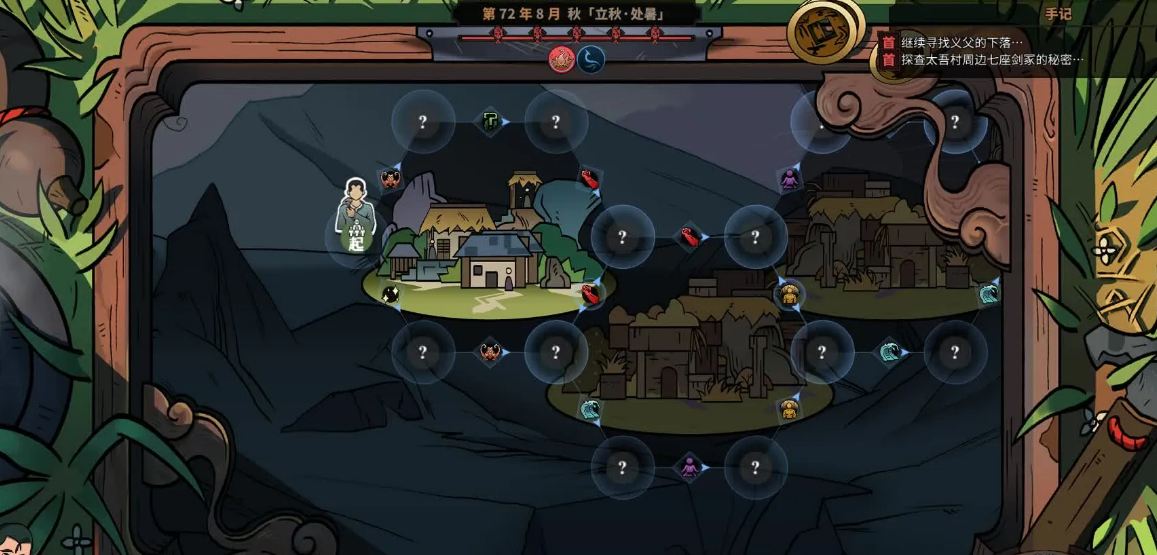Select the black sparkle path marker
Image resolution: width=1157 pixels, height=555 pixels.
pyautogui.click(x=390, y=294)
